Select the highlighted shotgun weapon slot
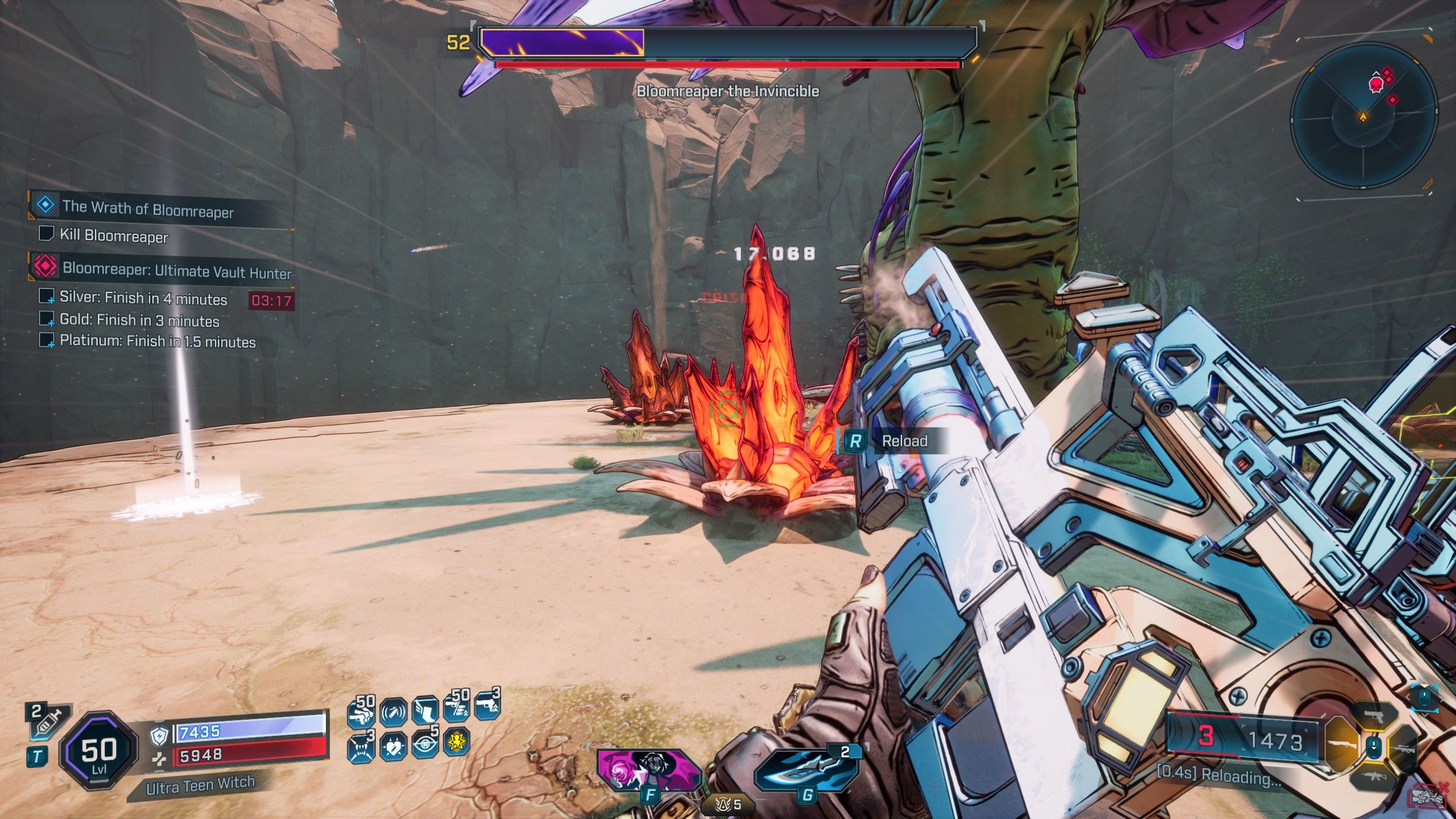 tap(1341, 745)
